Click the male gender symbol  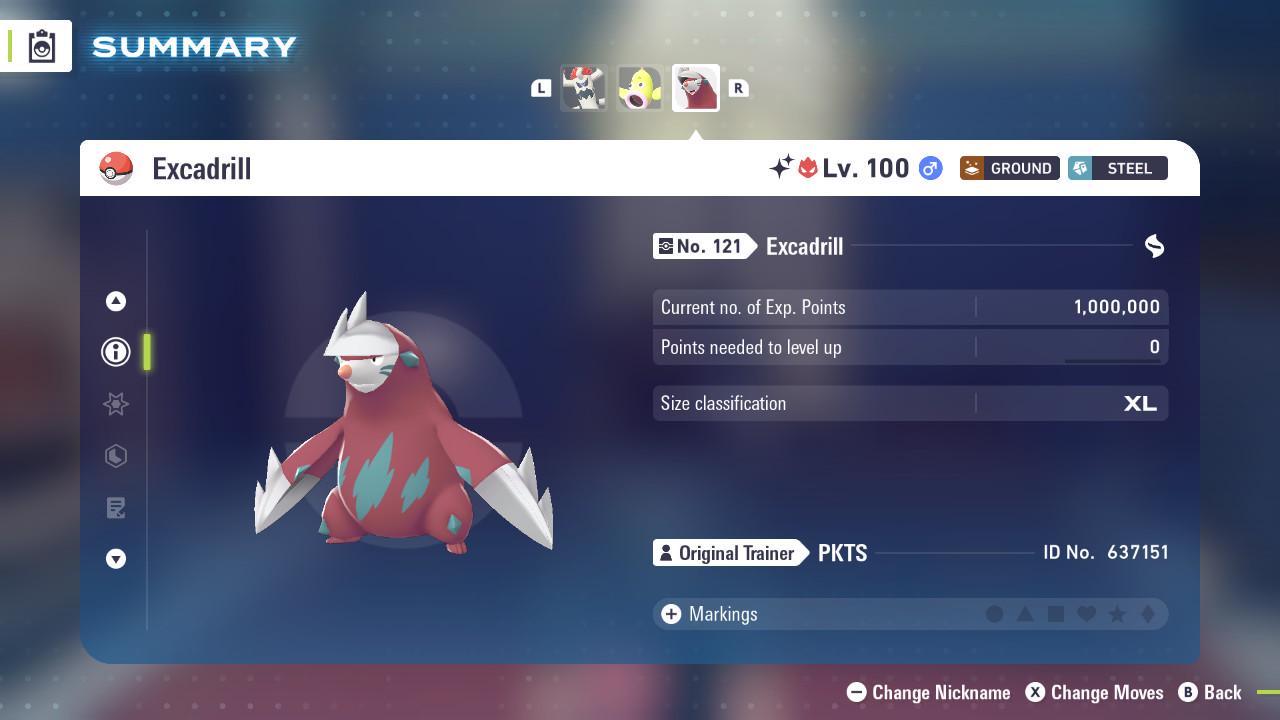coord(929,169)
